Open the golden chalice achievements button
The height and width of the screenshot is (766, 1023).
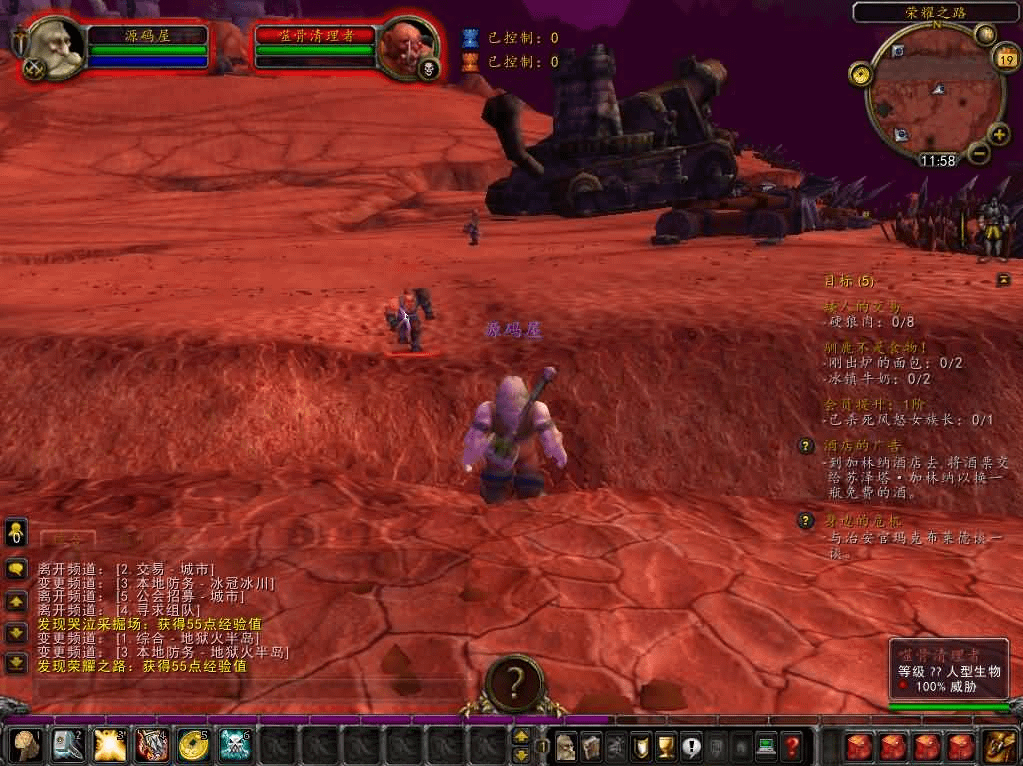[664, 746]
